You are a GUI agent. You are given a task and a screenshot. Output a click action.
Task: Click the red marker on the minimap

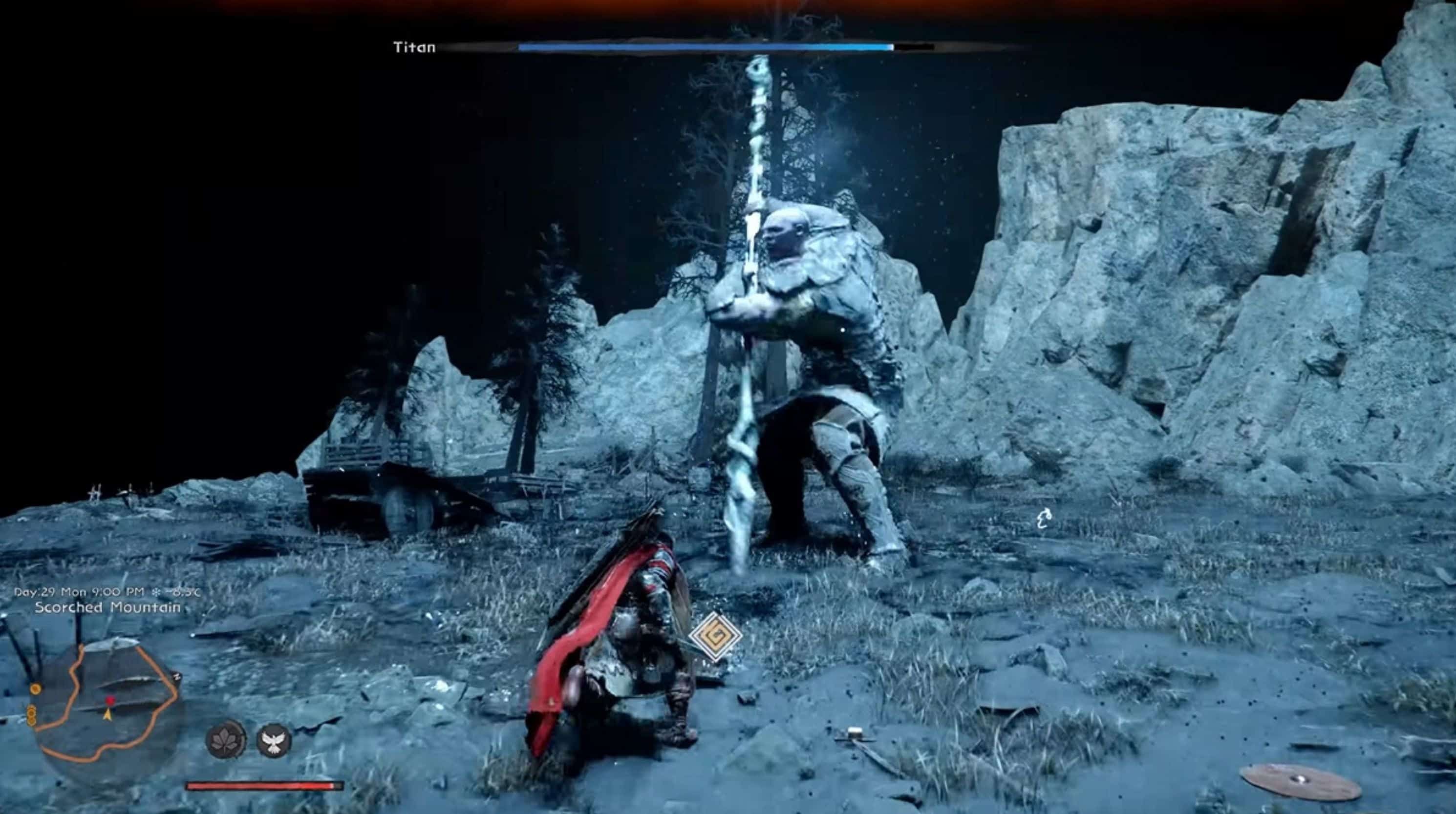click(110, 701)
